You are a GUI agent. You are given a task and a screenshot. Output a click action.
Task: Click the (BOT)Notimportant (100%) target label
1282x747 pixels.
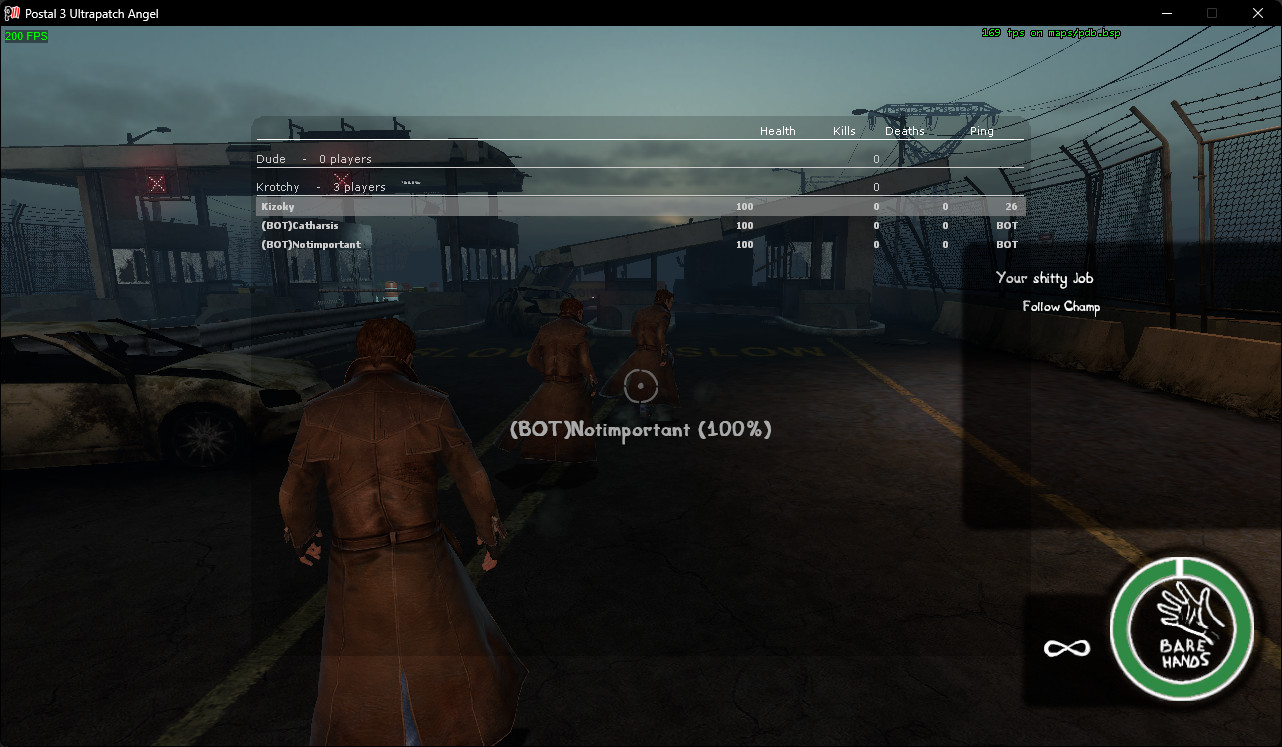[x=640, y=429]
